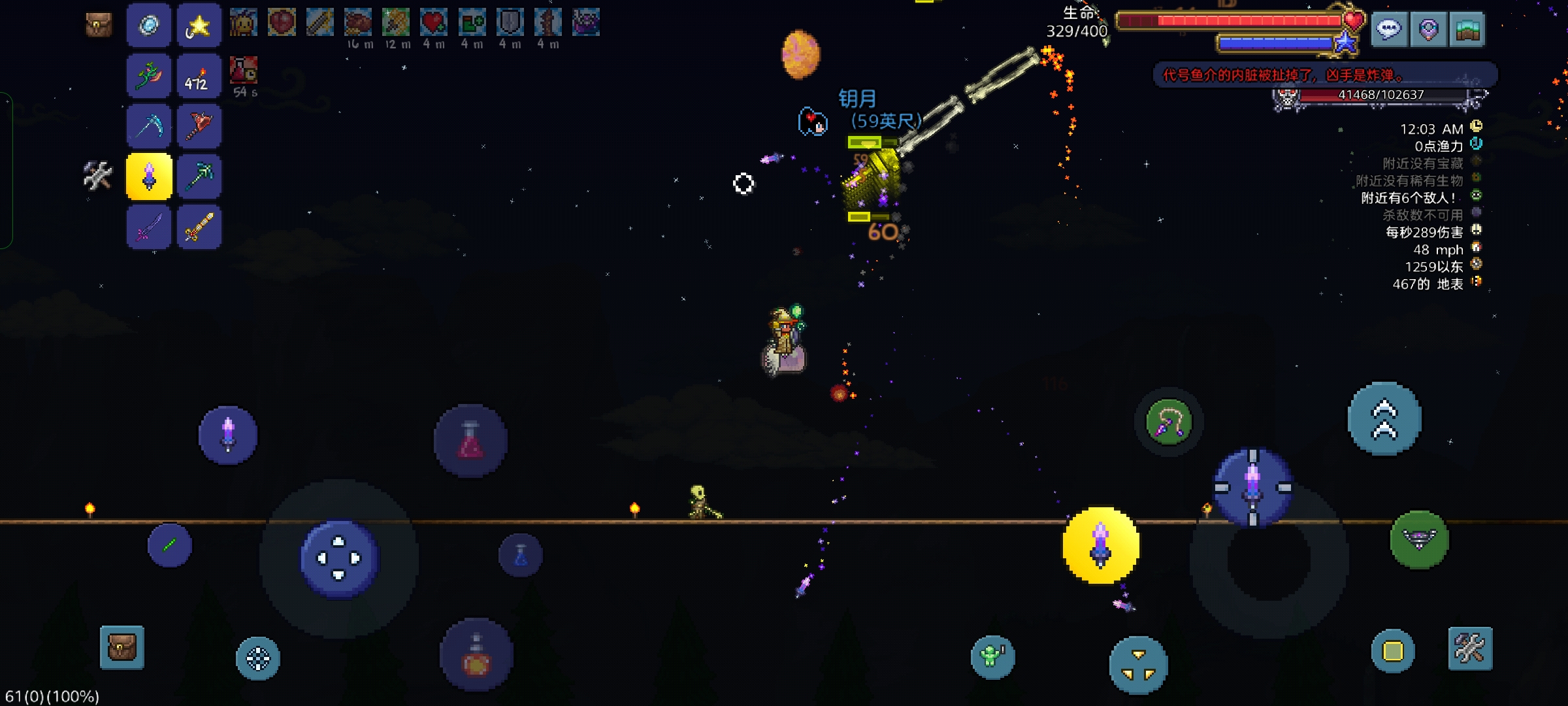
Task: Select the purple sword hotbar slot
Action: [x=149, y=227]
